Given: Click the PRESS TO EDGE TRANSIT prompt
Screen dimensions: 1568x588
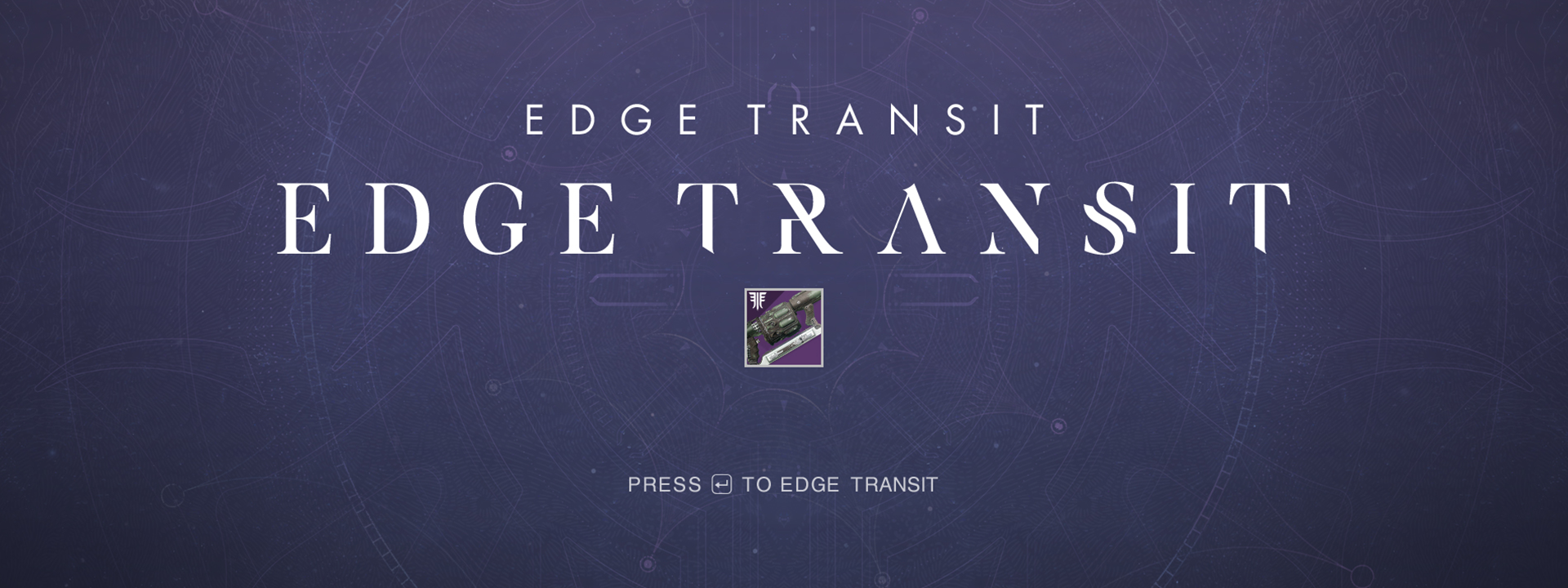Looking at the screenshot, I should coord(782,483).
